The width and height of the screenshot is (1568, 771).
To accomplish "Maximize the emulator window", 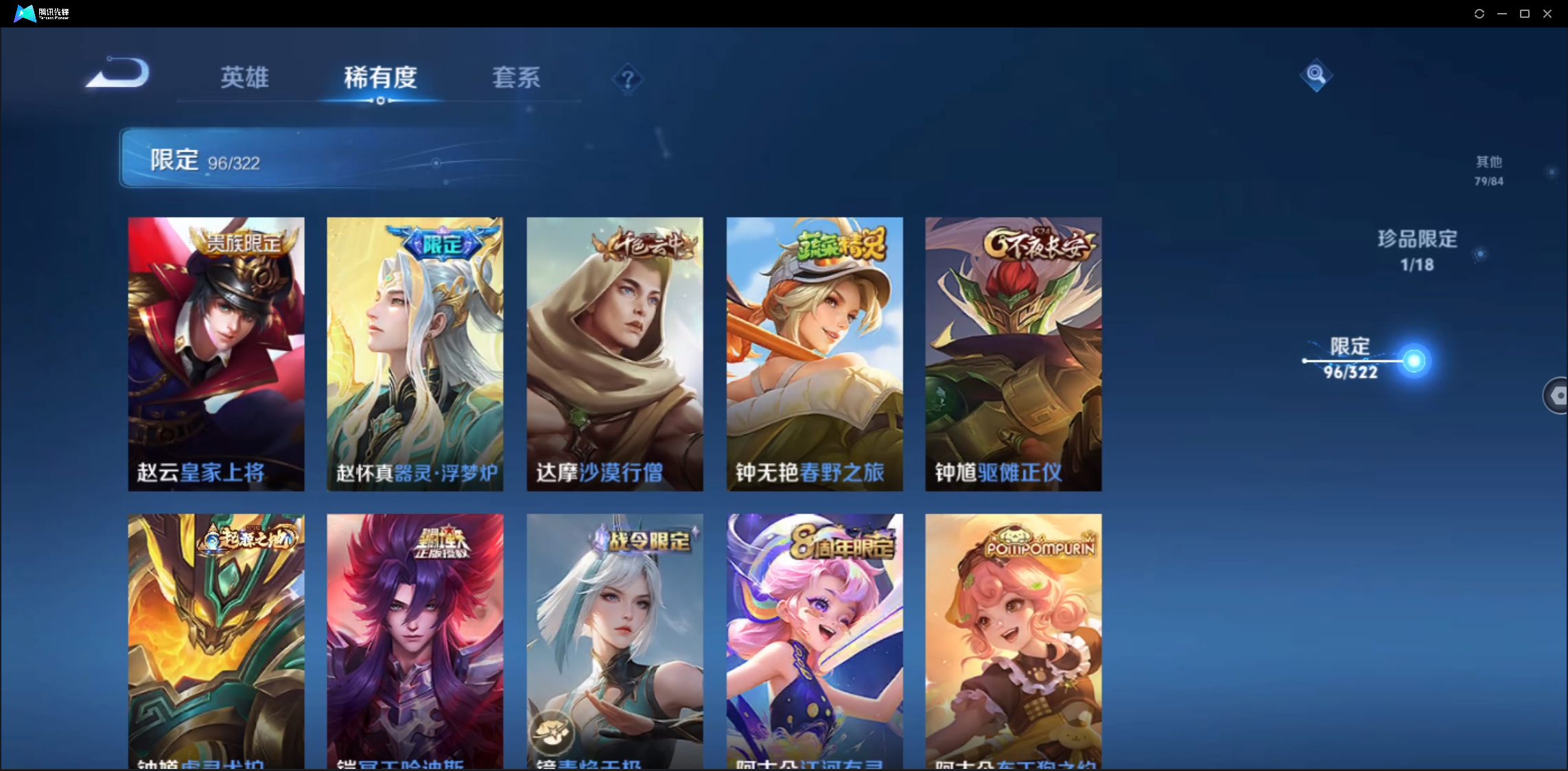I will click(x=1525, y=14).
